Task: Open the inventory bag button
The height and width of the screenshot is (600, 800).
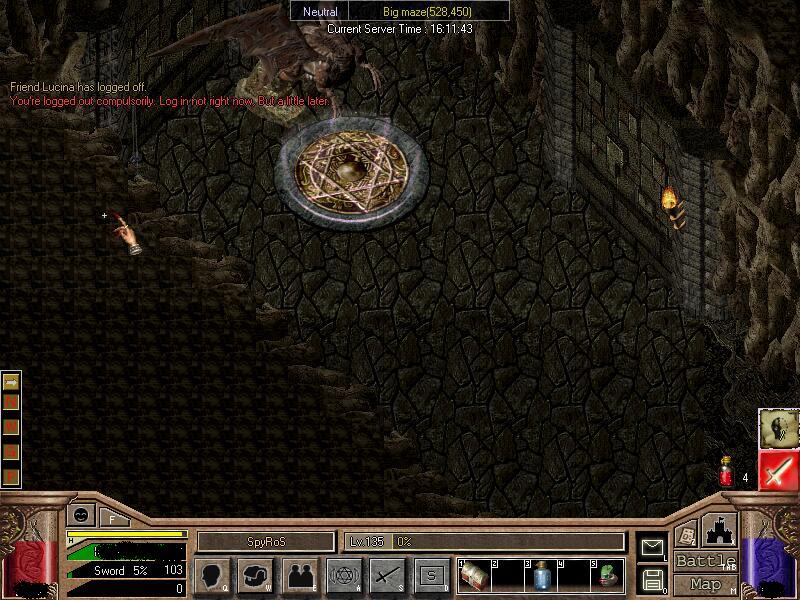Action: pyautogui.click(x=255, y=575)
